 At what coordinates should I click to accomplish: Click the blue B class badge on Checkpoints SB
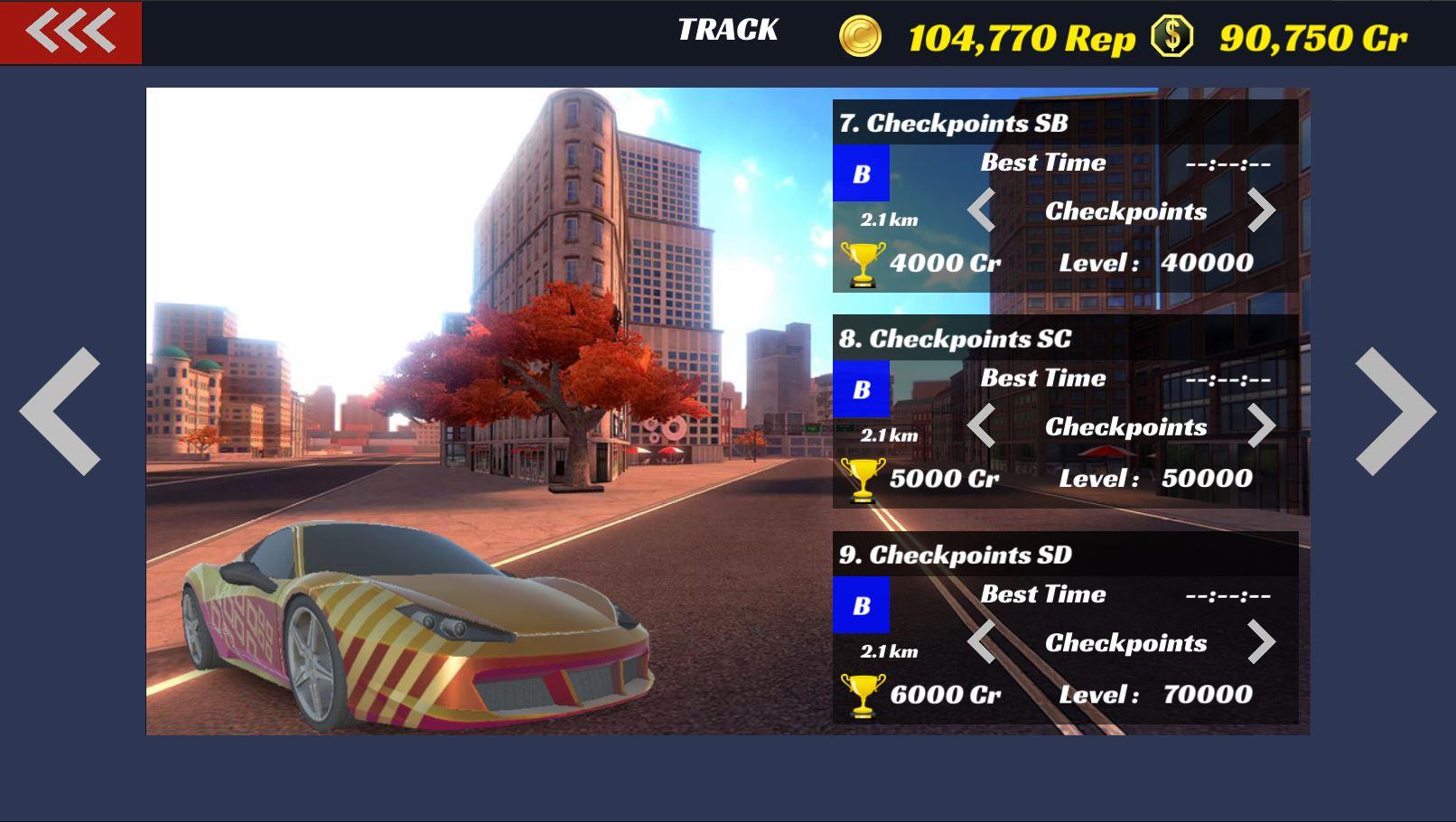861,173
